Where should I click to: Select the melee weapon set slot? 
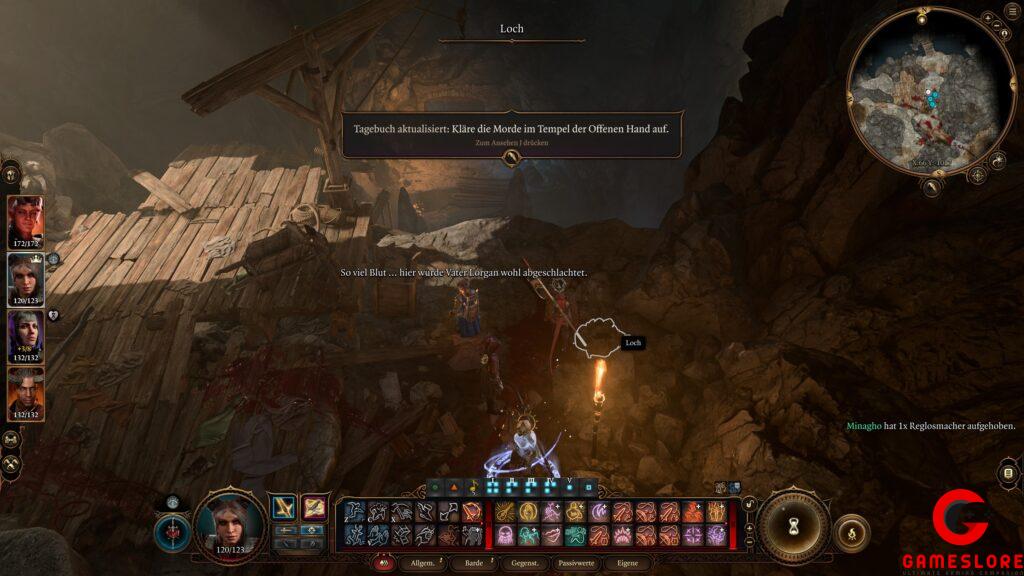pos(284,508)
